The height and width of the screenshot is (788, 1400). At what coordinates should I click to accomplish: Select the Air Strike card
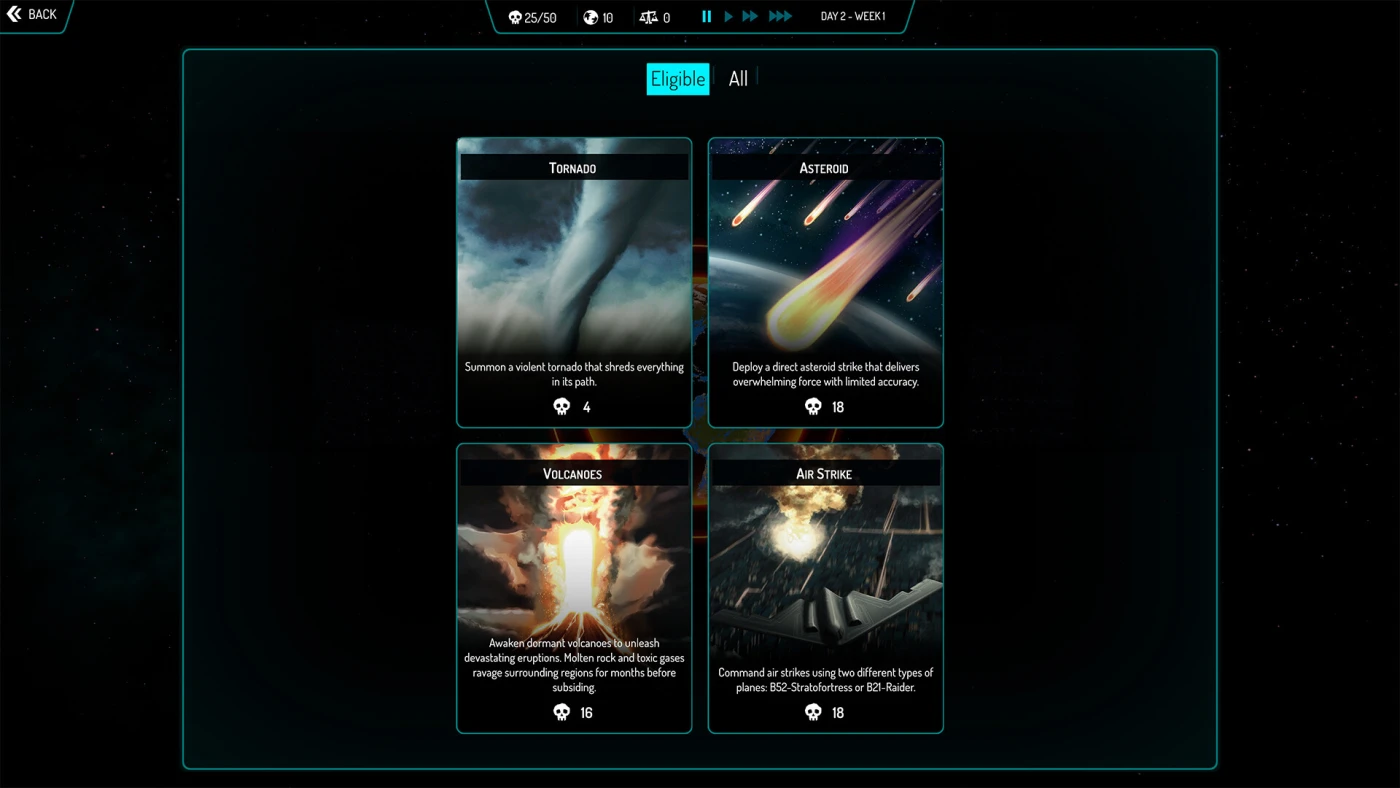[x=825, y=588]
